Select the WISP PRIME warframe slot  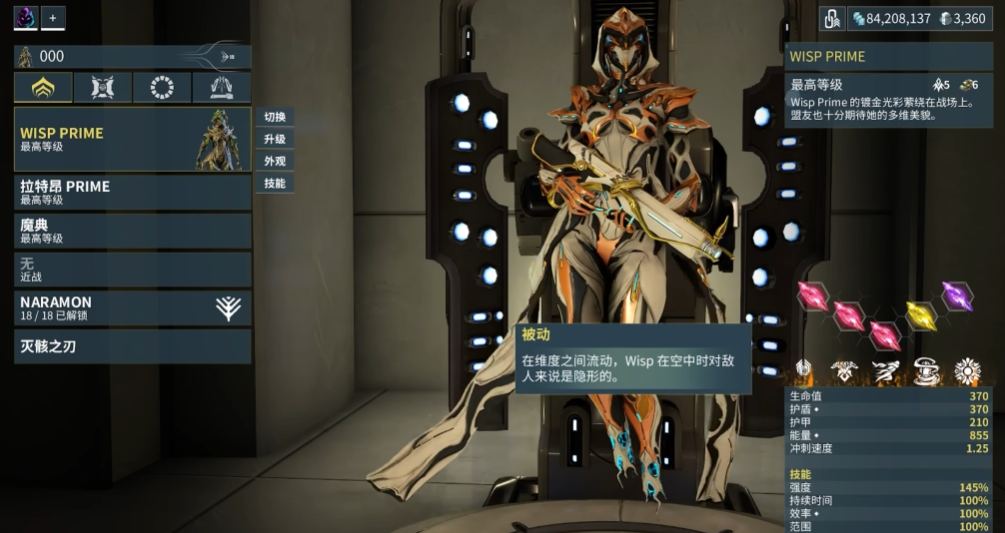[x=132, y=140]
